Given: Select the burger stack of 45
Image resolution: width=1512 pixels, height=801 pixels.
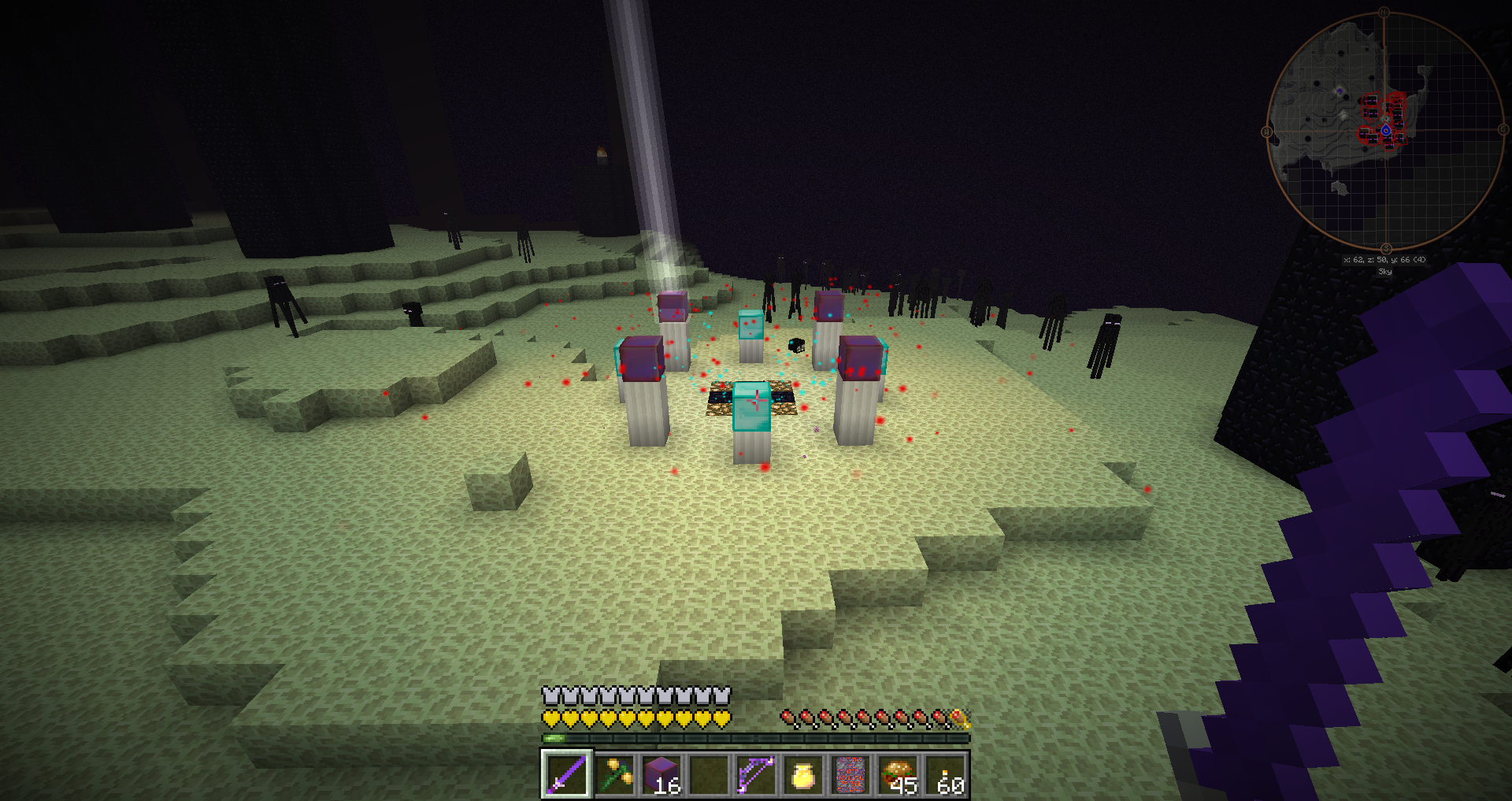Looking at the screenshot, I should [x=898, y=773].
